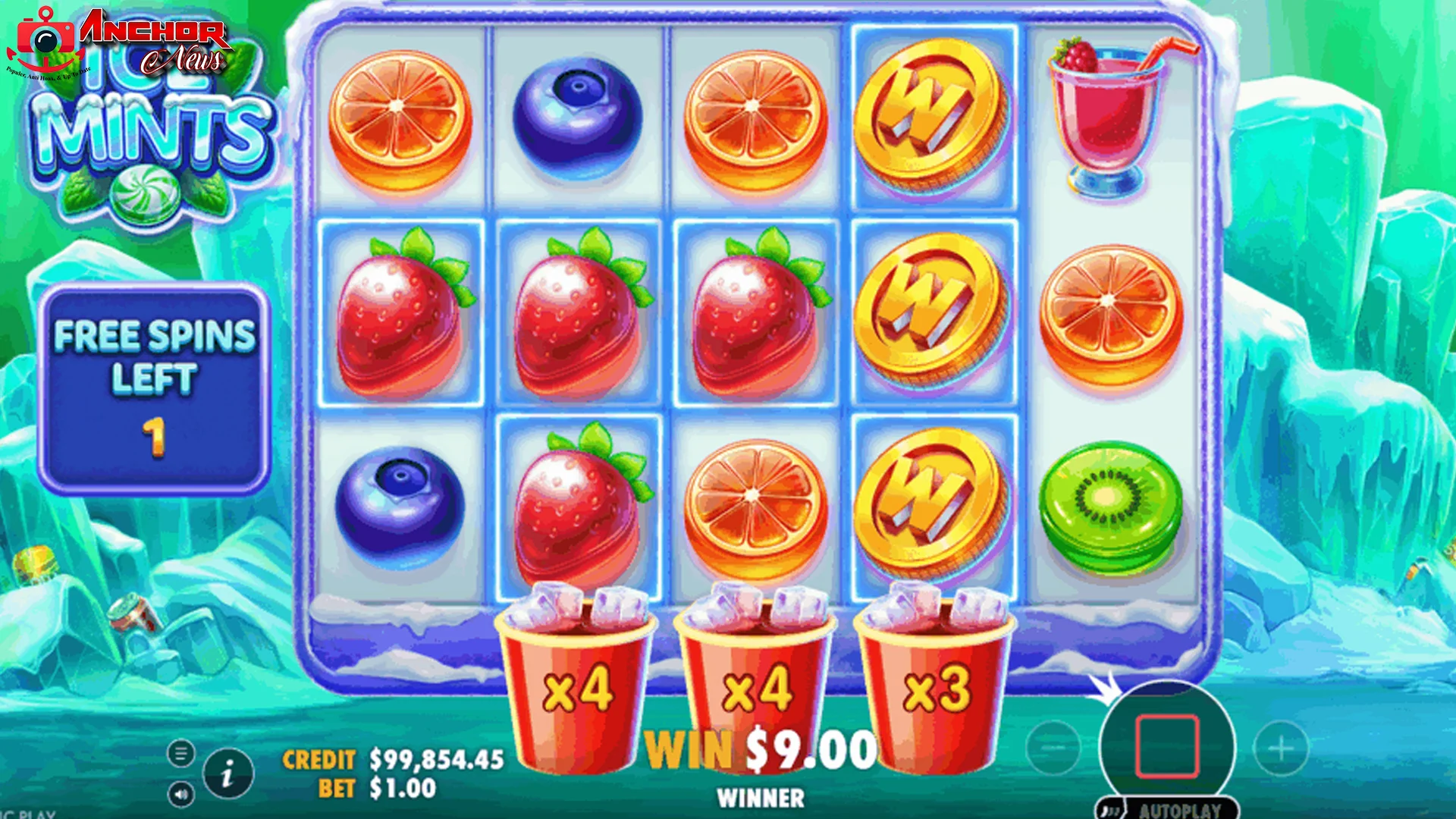Viewport: 1456px width, 819px height.
Task: Stop autoplay with the red square button
Action: pos(1168,747)
